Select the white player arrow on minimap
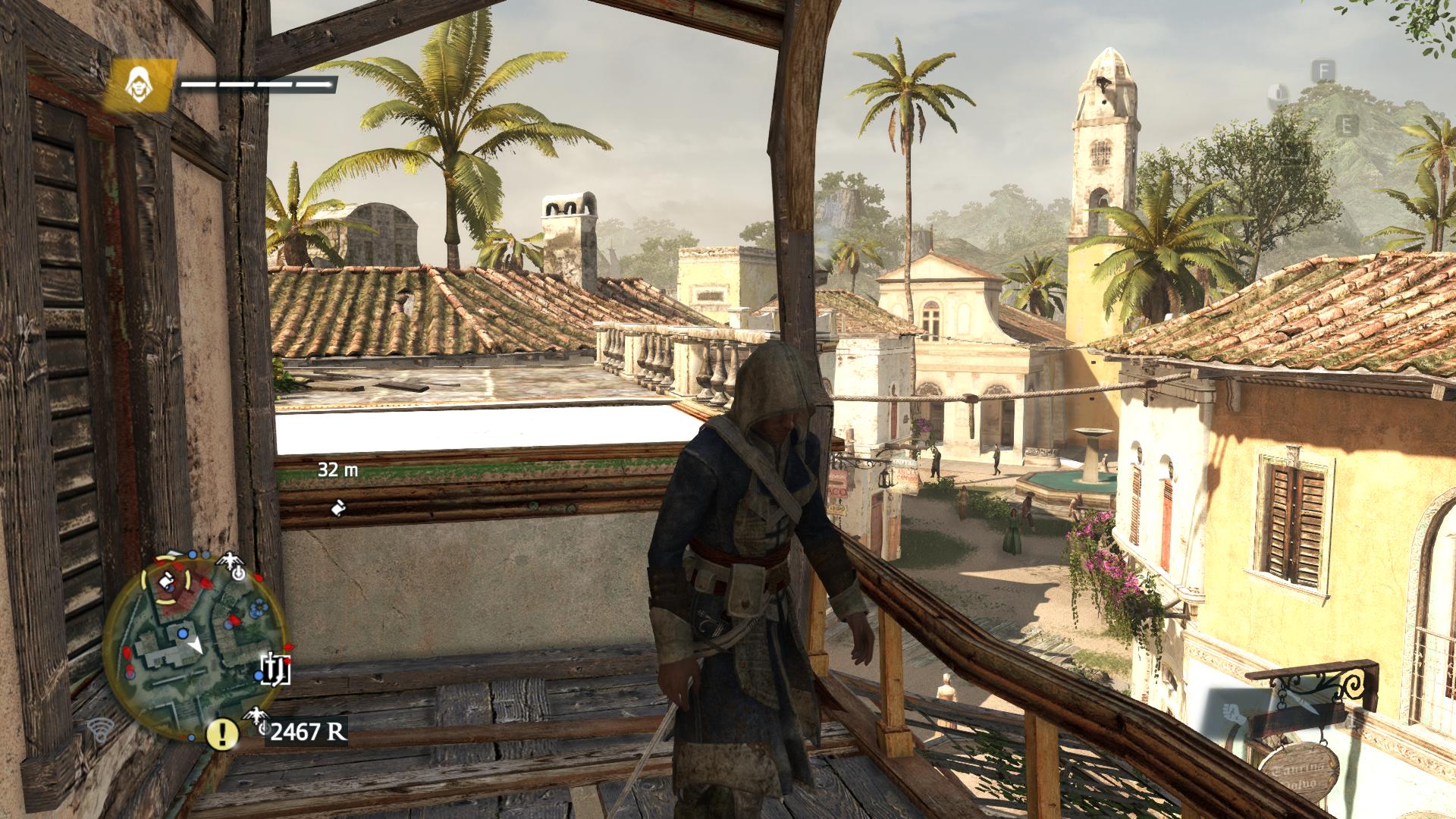Screen dimensions: 1456x819 [x=196, y=645]
